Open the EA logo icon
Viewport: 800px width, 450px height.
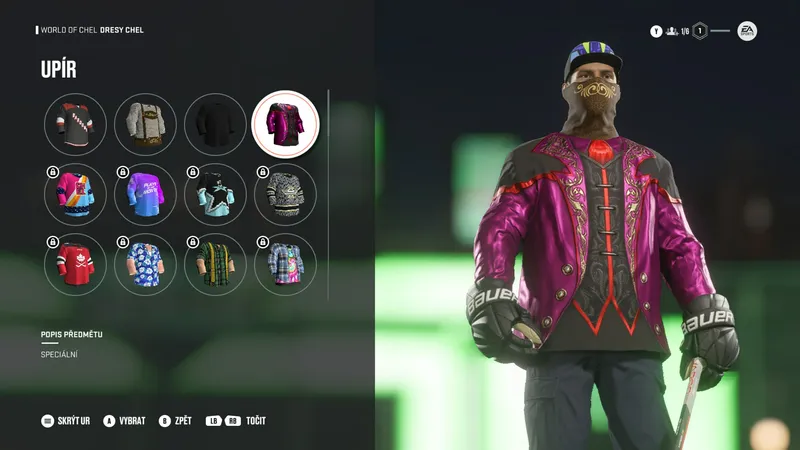click(747, 31)
